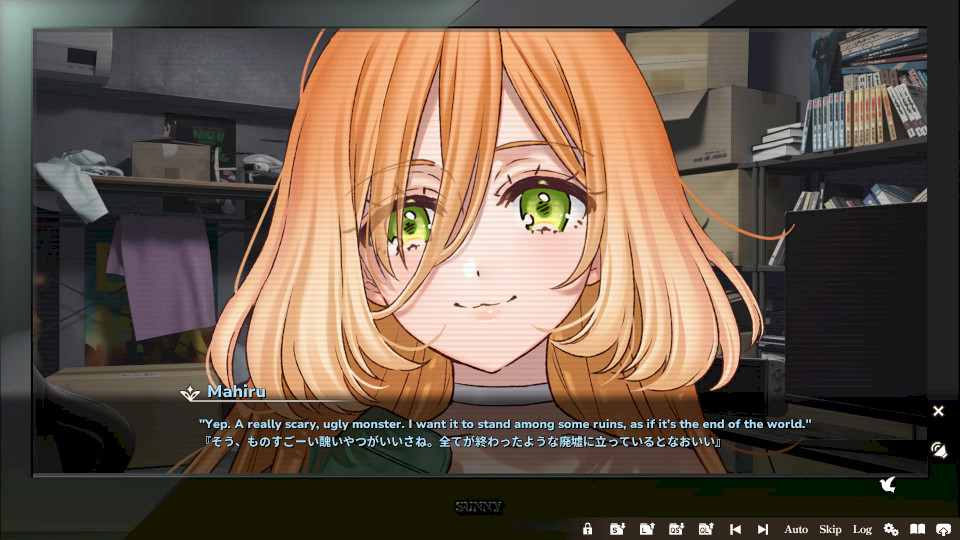Open the backlog with Log
960x540 pixels.
tap(862, 529)
